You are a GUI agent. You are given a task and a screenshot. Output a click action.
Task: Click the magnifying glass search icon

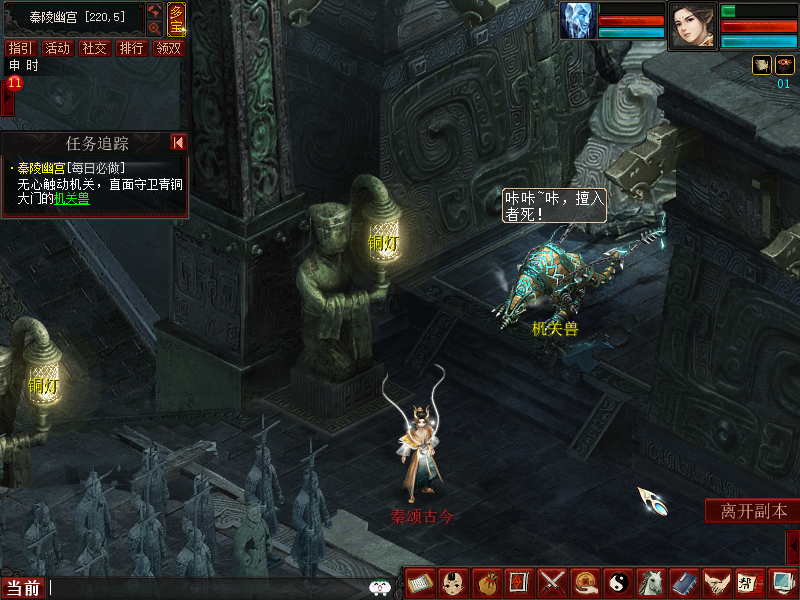(154, 29)
